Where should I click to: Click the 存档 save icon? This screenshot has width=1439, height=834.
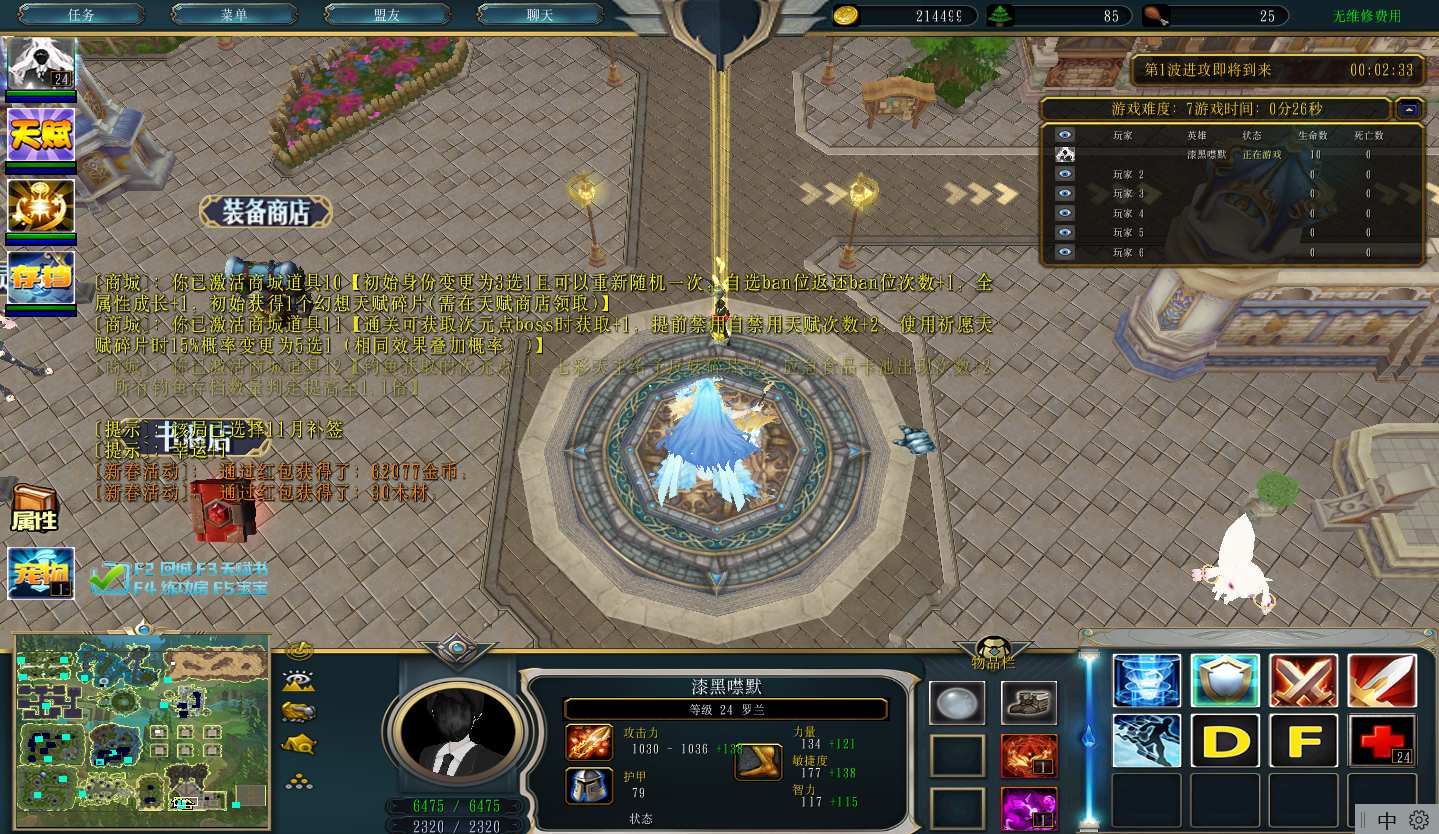click(x=41, y=277)
